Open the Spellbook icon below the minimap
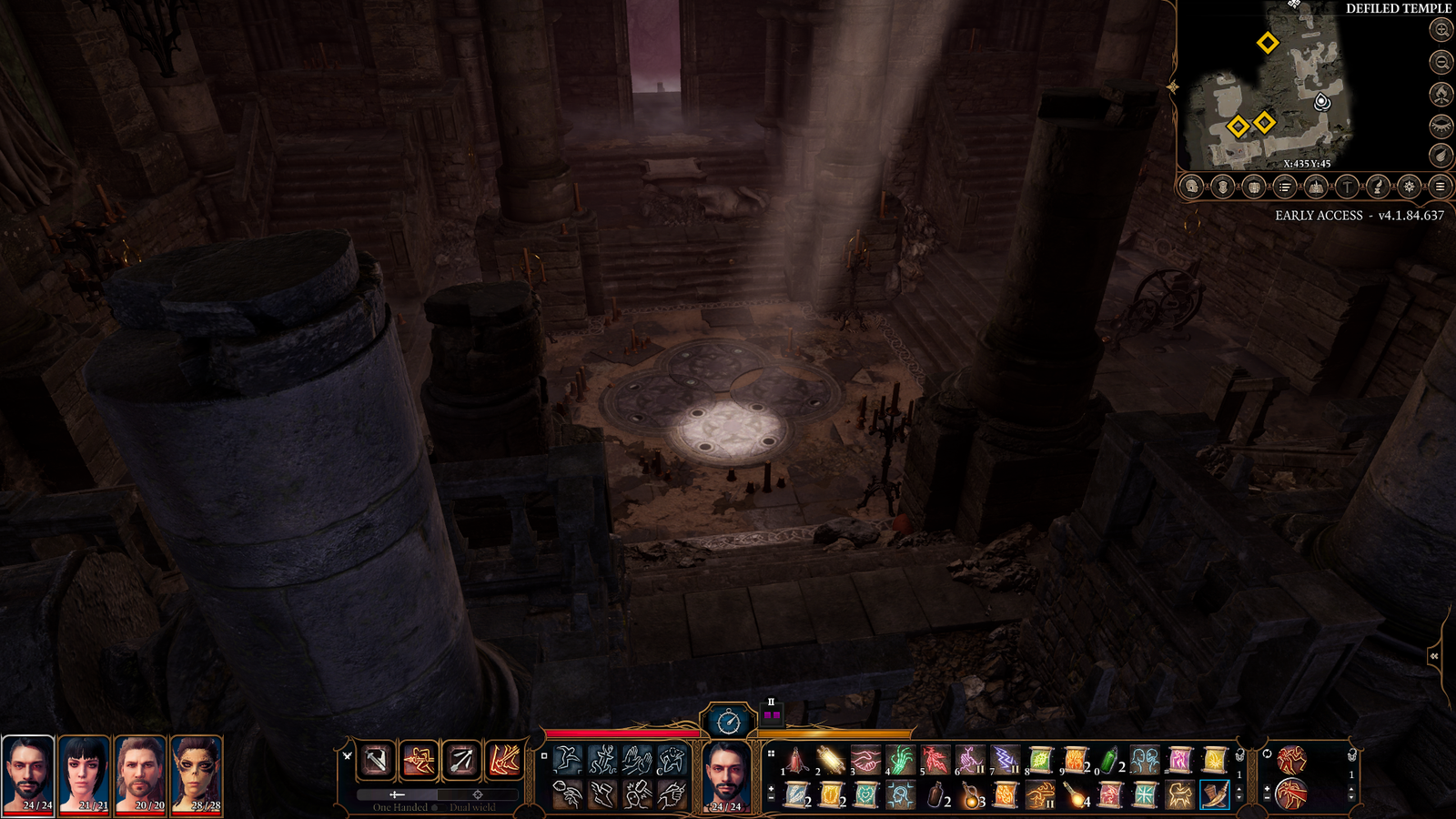This screenshot has height=819, width=1456. 1317,187
